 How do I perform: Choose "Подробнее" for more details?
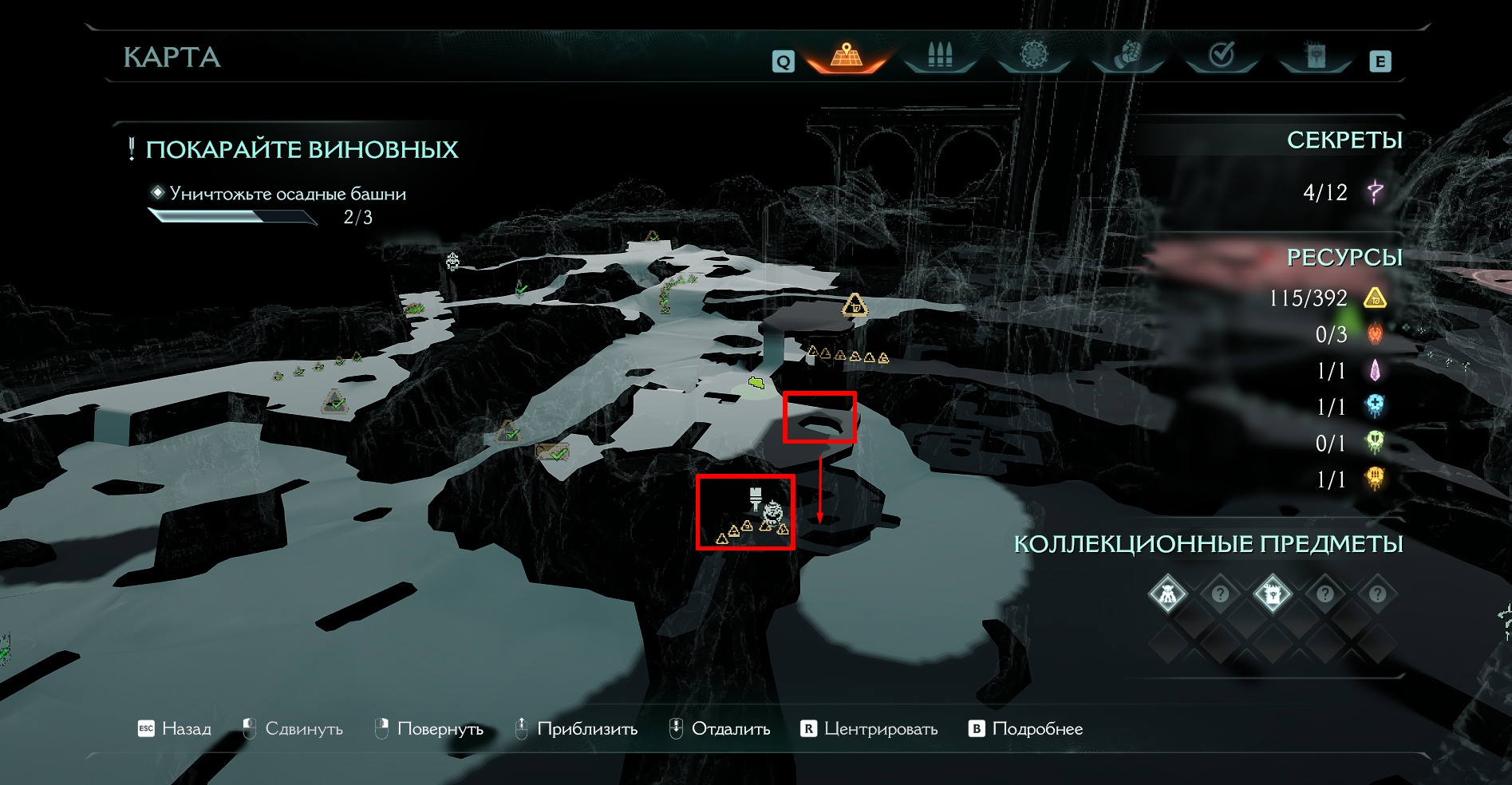point(1026,729)
